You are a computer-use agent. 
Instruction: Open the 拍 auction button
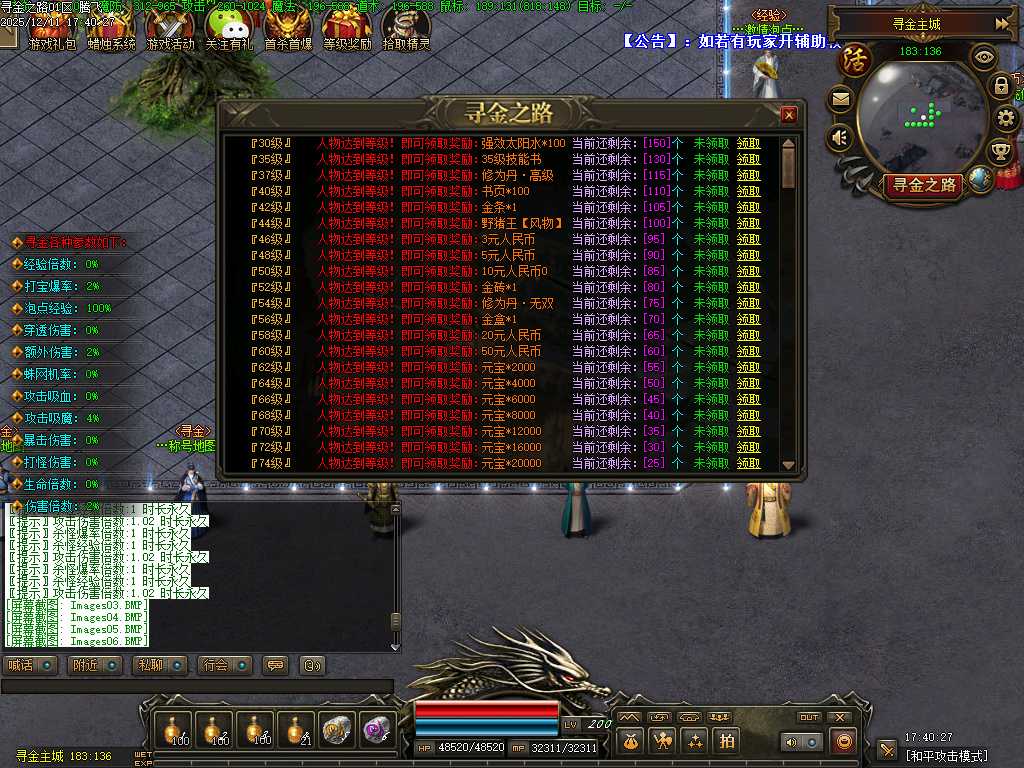727,741
